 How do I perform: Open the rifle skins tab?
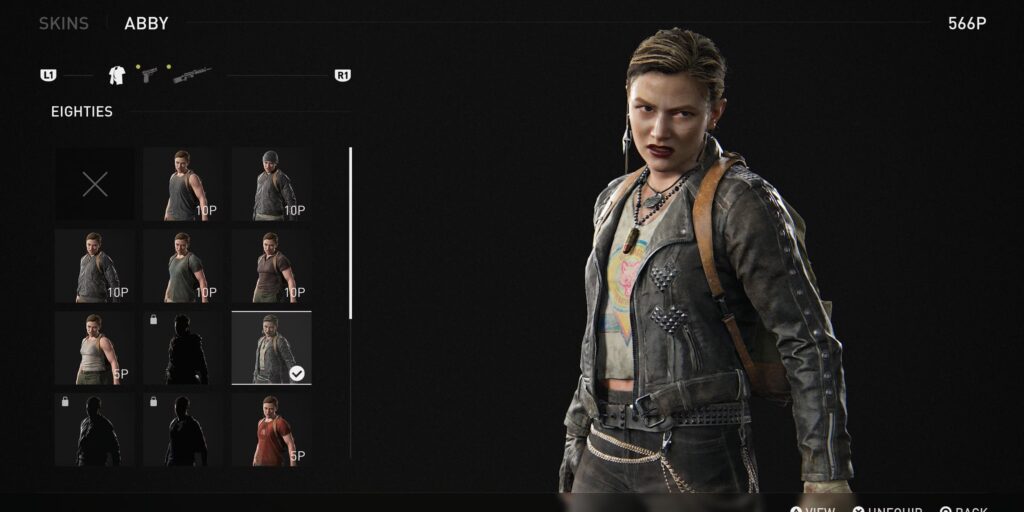pyautogui.click(x=191, y=75)
